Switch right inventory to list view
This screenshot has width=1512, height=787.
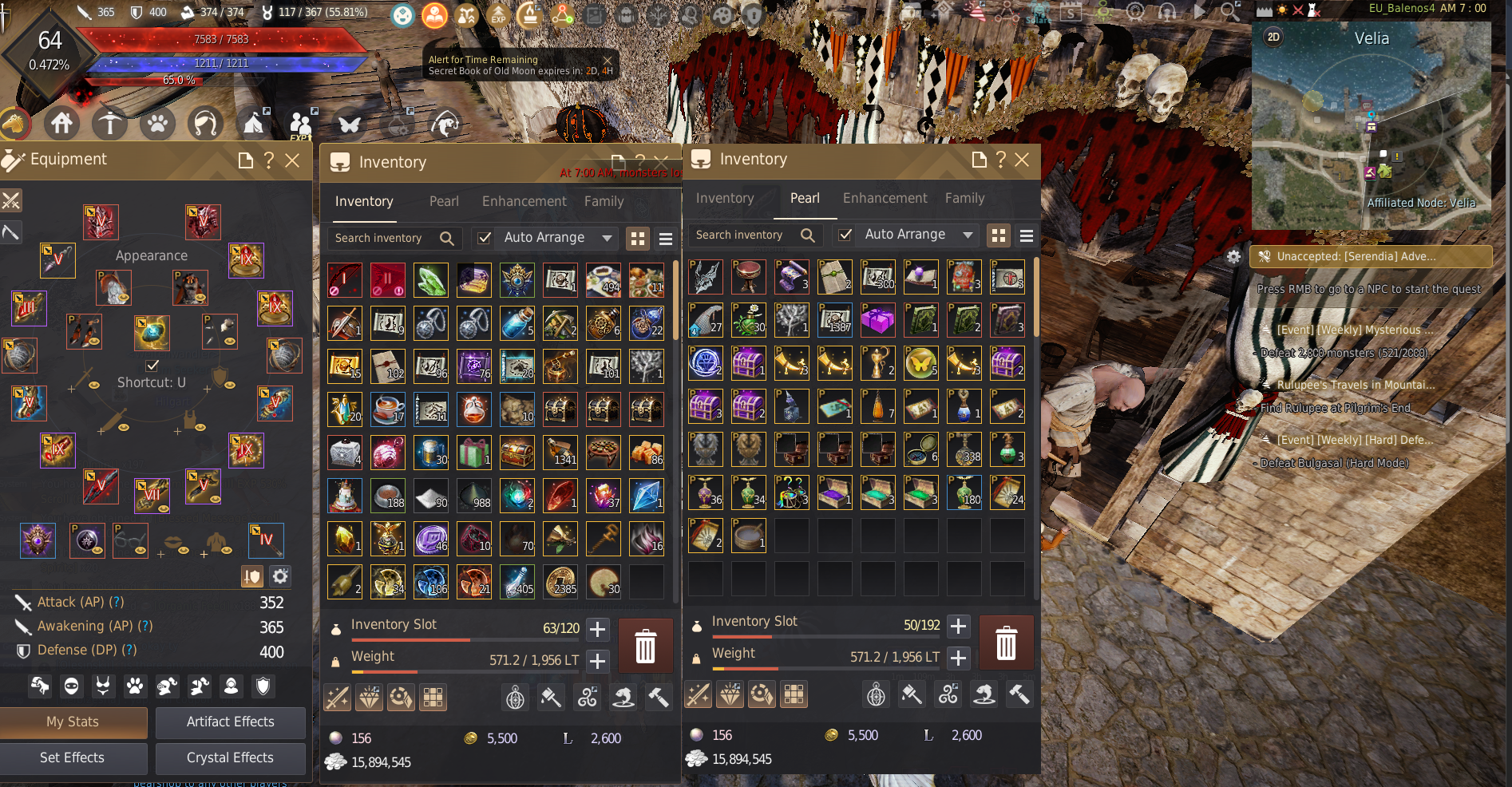coord(1027,235)
